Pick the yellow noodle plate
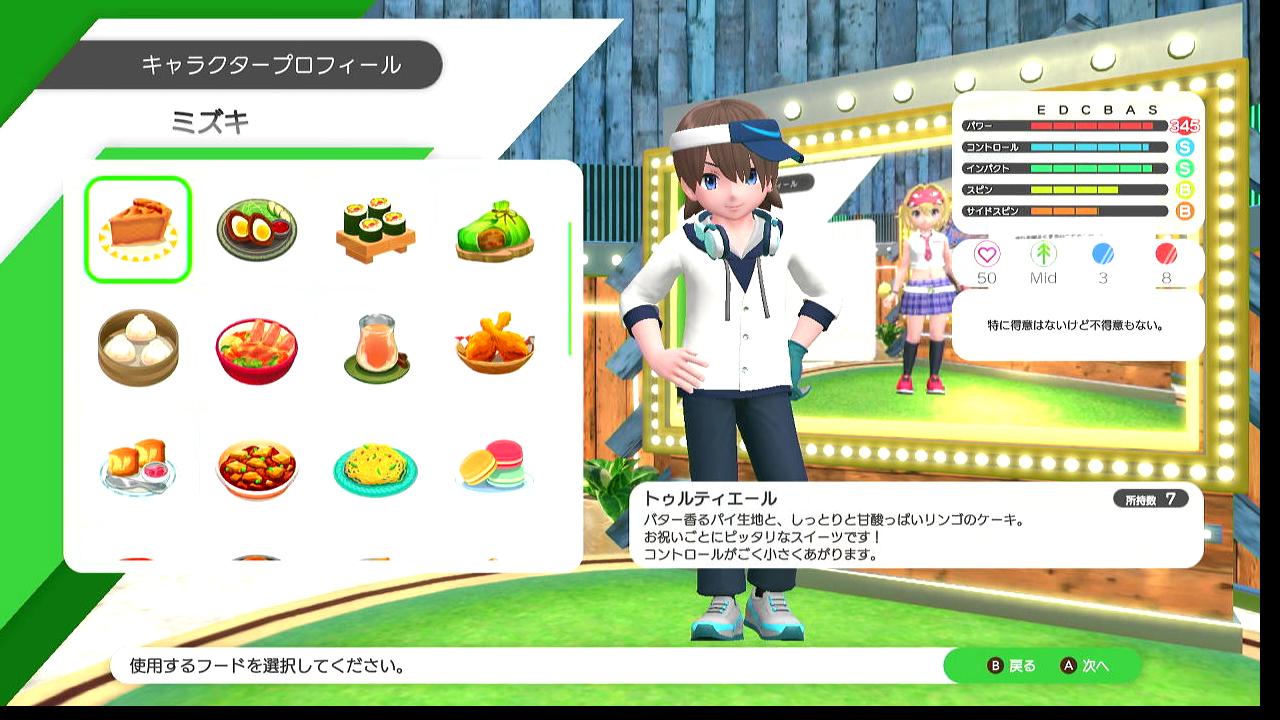The width and height of the screenshot is (1280, 720). [375, 468]
